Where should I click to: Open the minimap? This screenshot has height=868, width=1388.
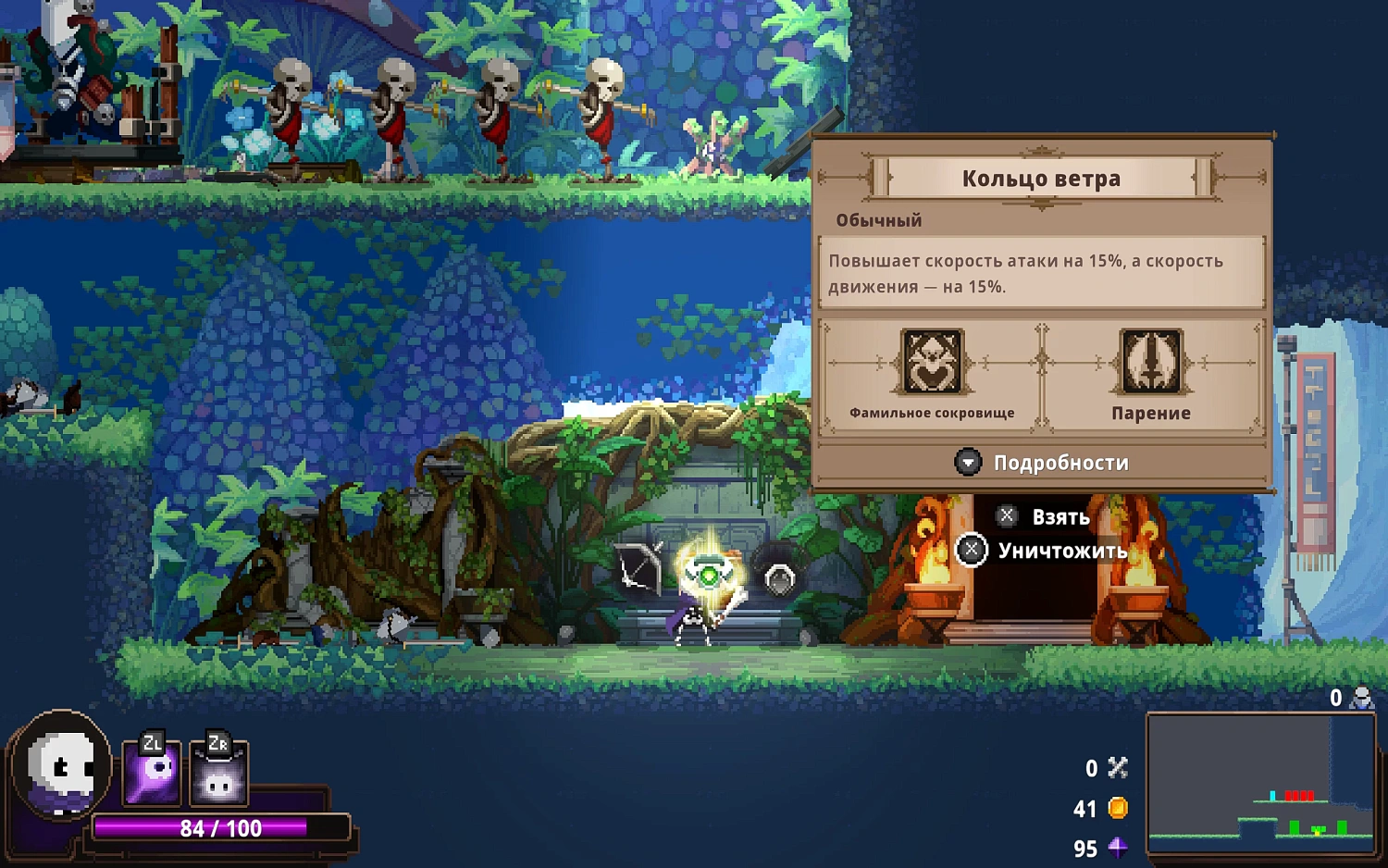tap(1261, 783)
